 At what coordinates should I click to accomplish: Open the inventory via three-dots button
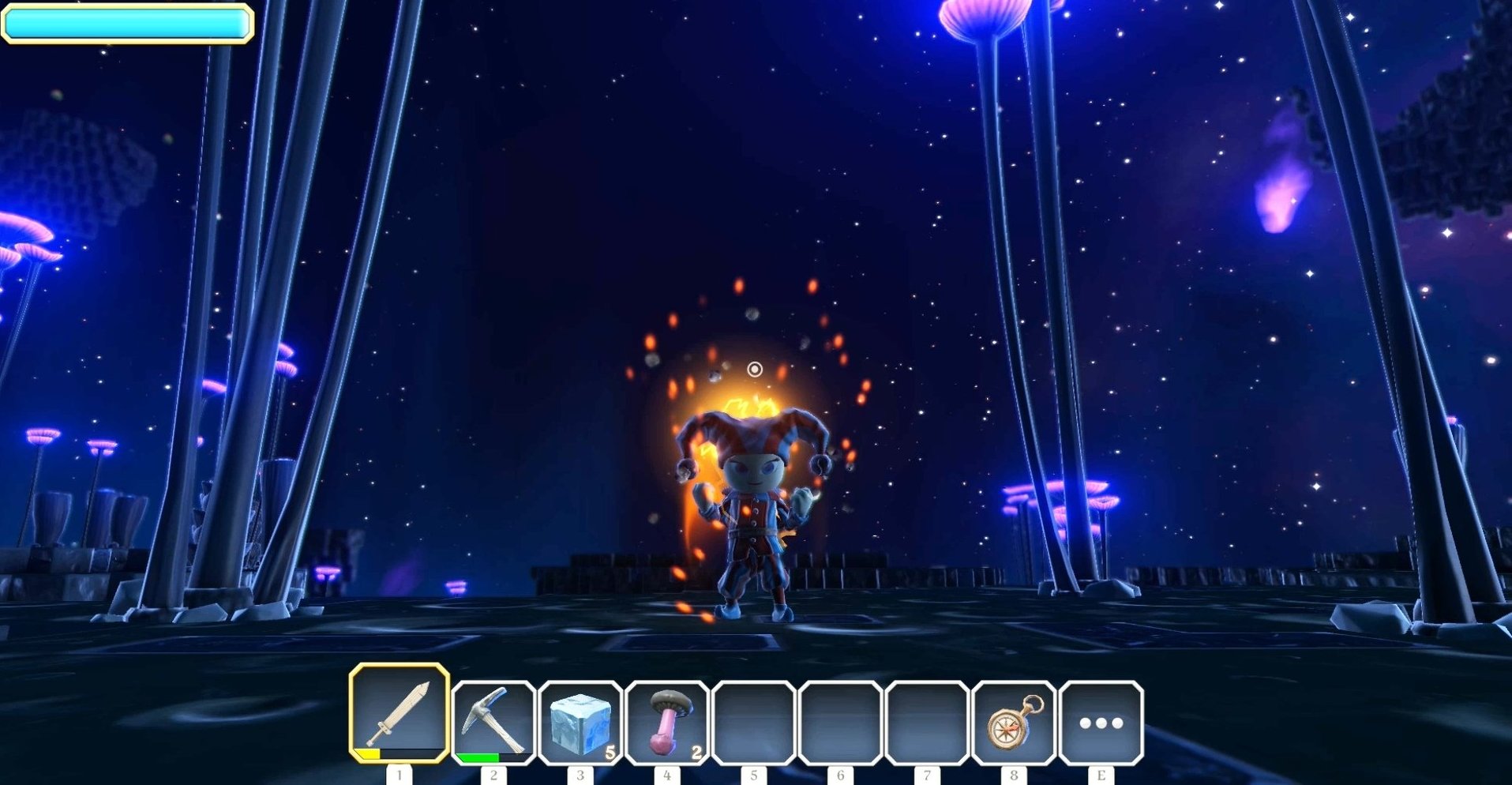[1101, 722]
